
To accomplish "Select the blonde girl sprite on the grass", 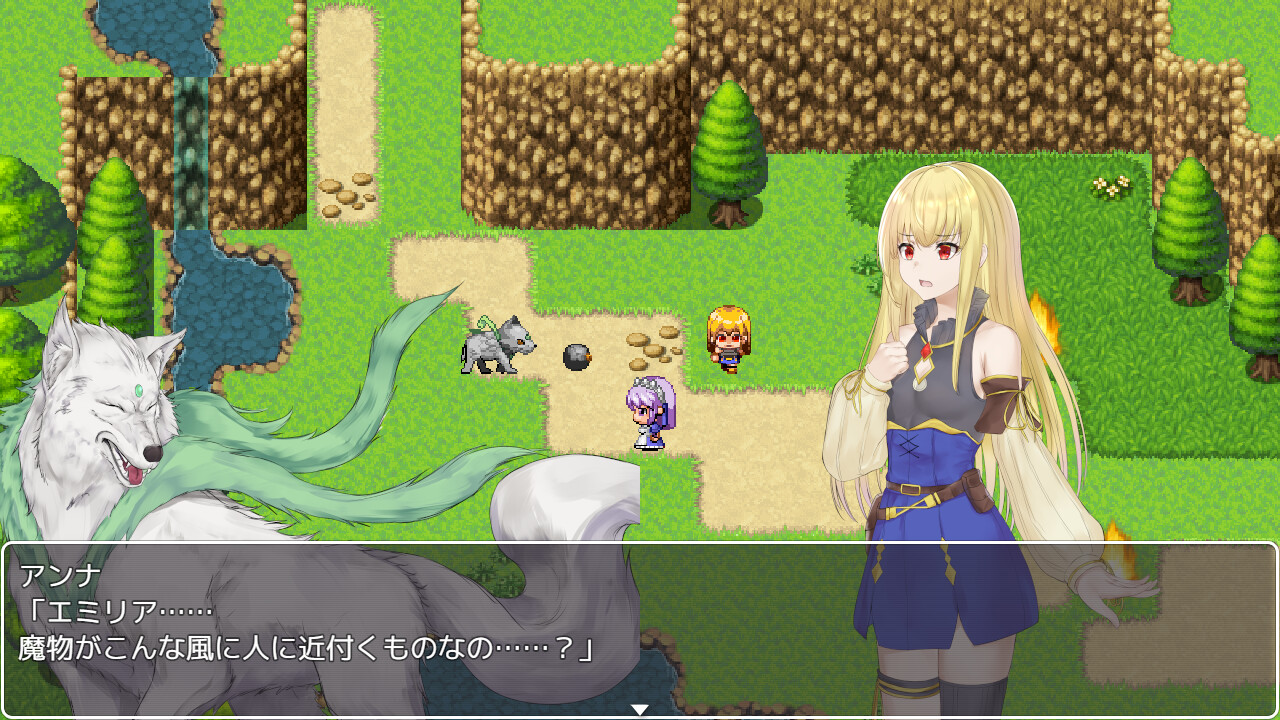I will (x=727, y=340).
